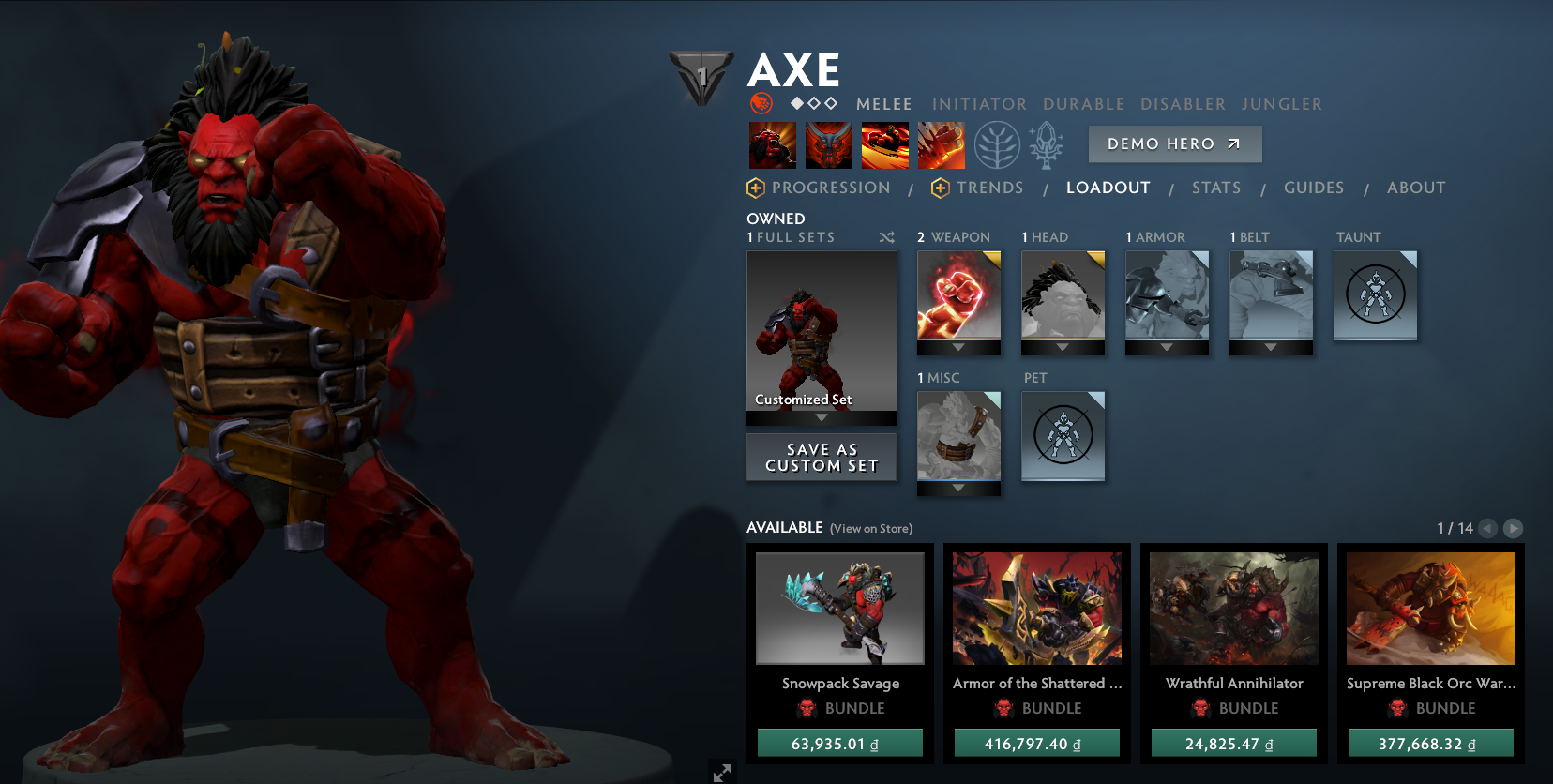Open the GUIDES tab
The image size is (1553, 784).
click(1313, 188)
